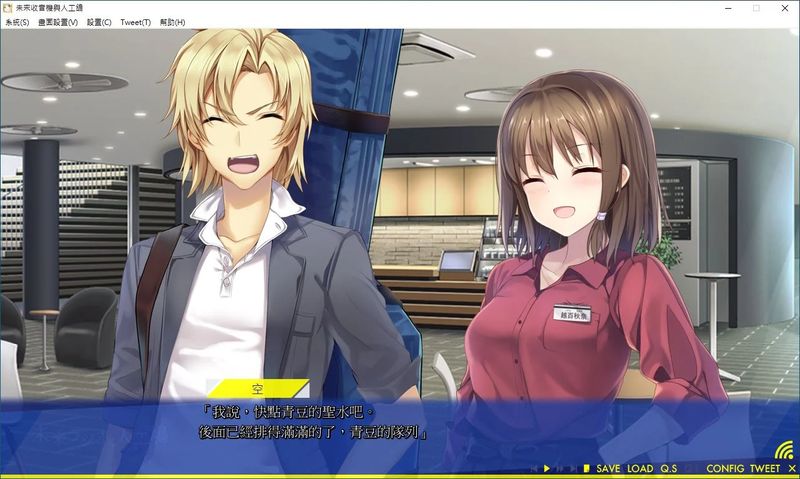Click the Q.S quick save button
This screenshot has width=800, height=479.
pos(669,469)
